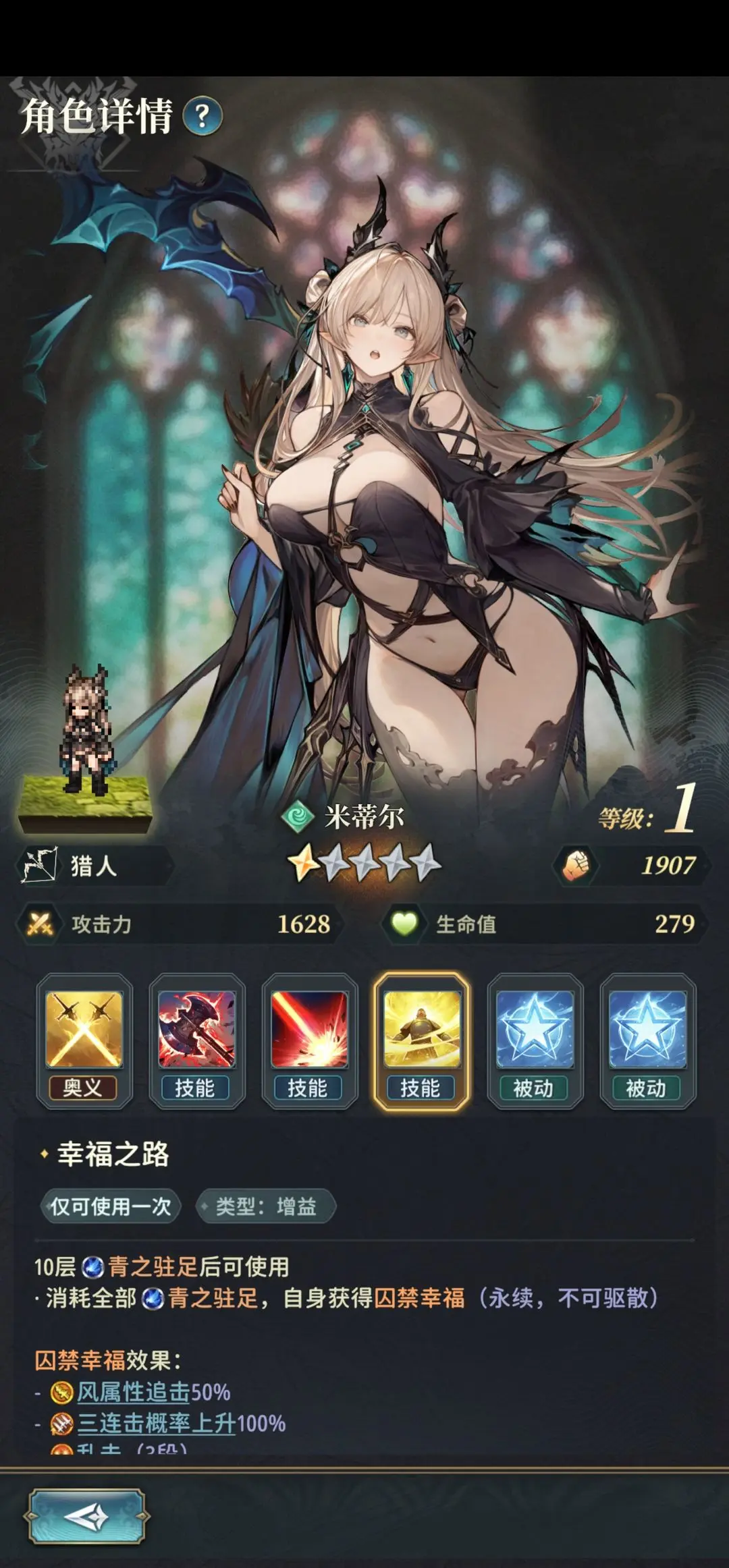This screenshot has width=729, height=1568.
Task: Tap the 猎人 class badge
Action: click(x=93, y=866)
